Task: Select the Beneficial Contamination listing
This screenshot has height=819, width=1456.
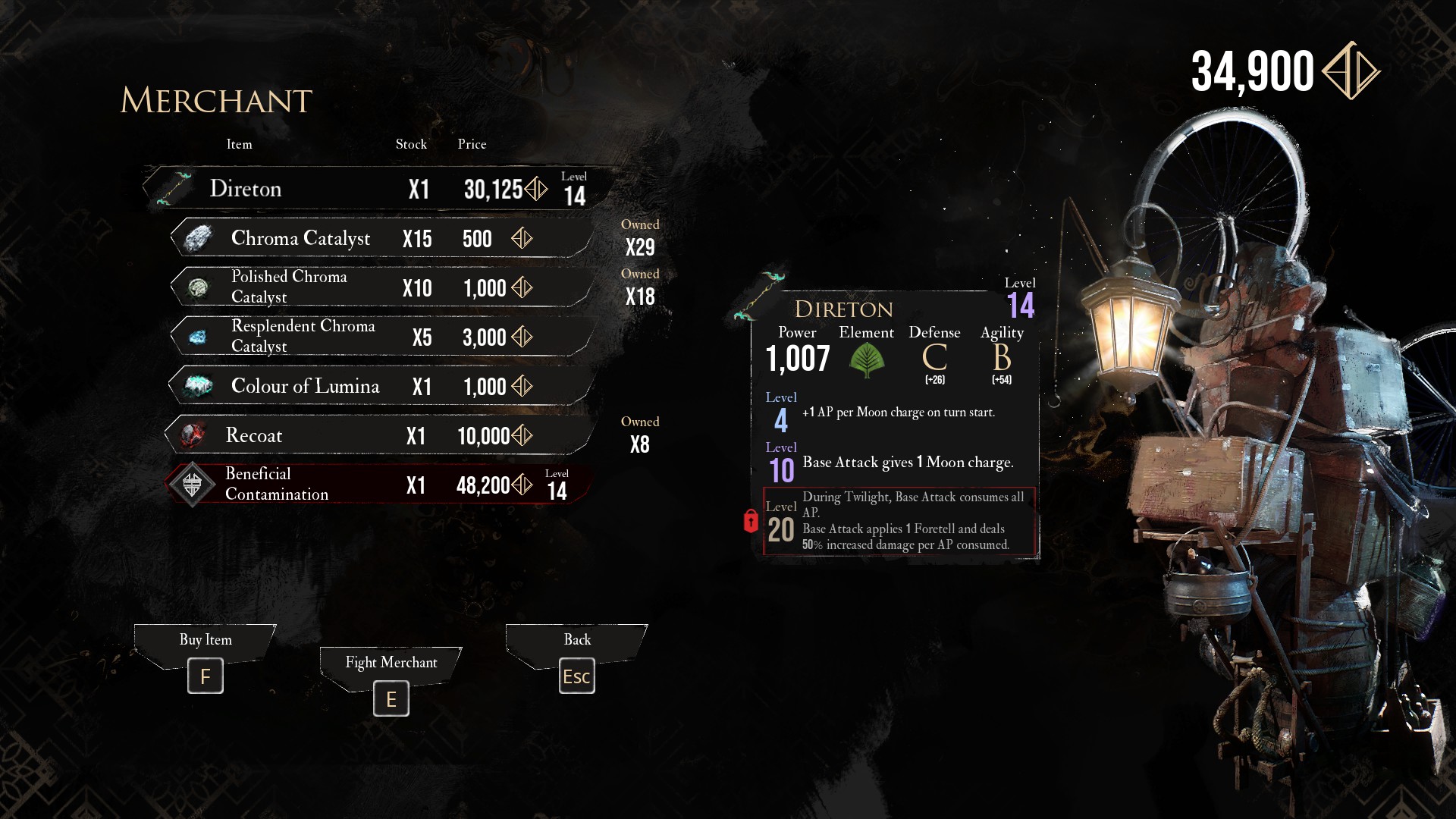Action: click(379, 485)
